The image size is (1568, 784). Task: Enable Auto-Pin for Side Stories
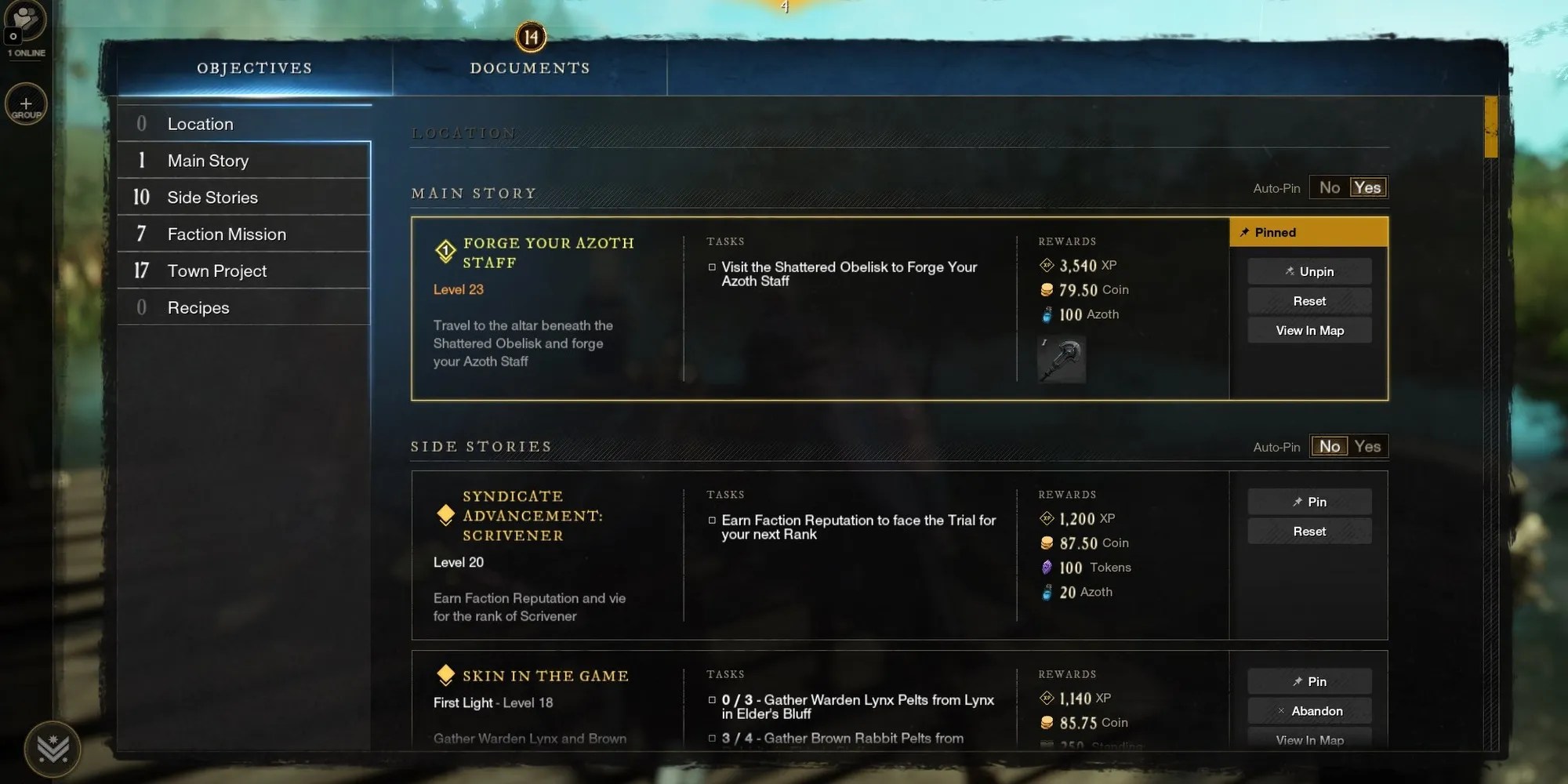pyautogui.click(x=1368, y=445)
